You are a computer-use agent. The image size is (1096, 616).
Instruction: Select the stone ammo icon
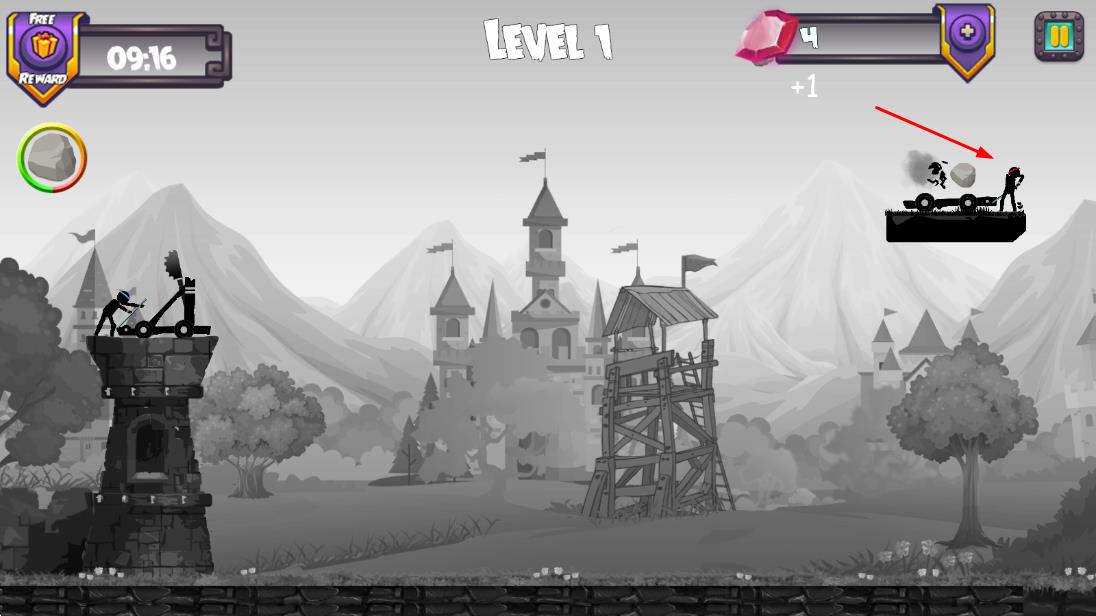52,157
